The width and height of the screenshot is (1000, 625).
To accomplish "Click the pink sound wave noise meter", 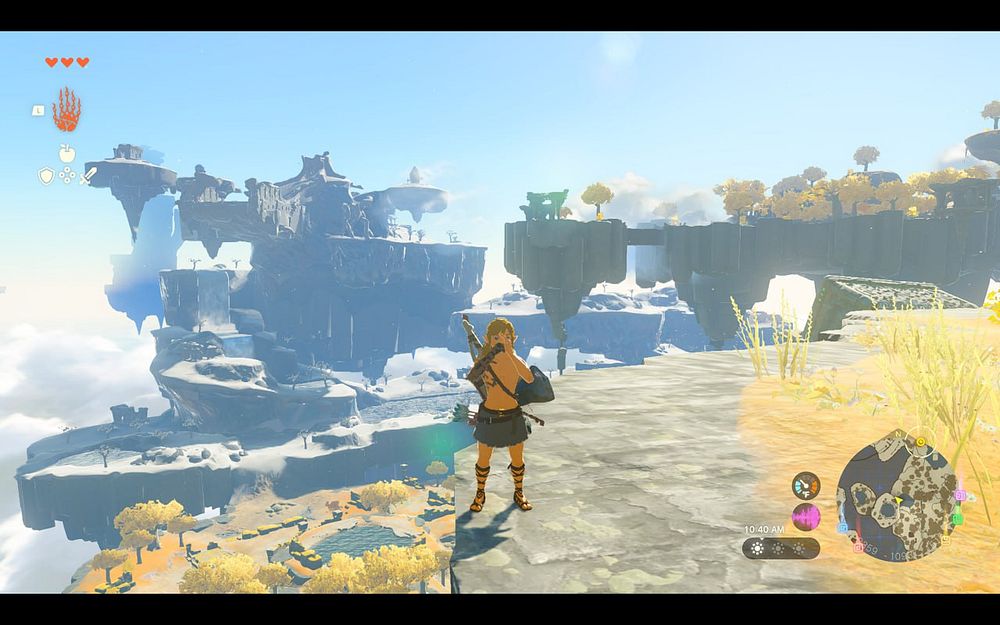I will point(805,517).
